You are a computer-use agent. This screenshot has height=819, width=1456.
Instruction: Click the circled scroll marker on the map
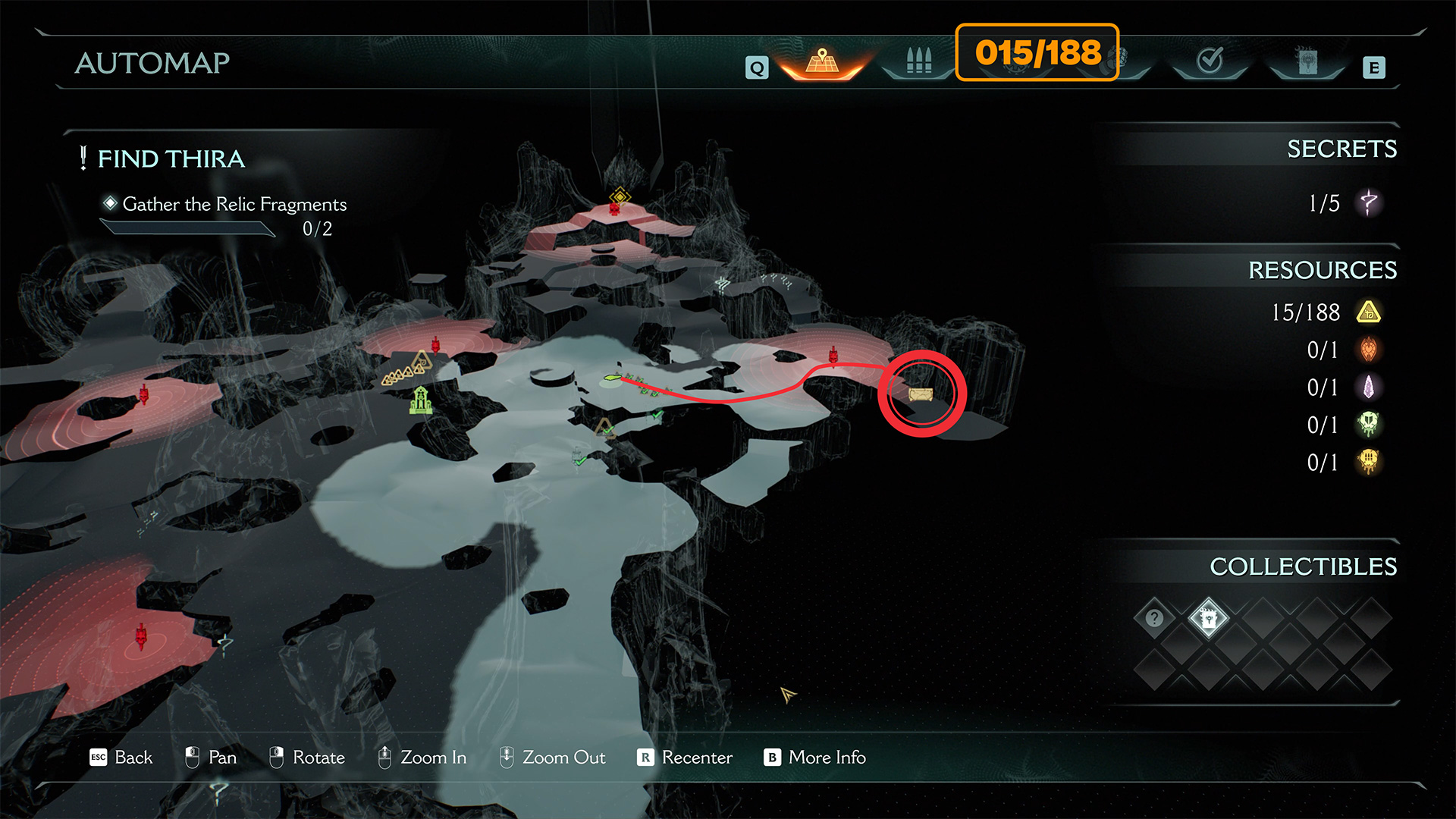[x=921, y=394]
